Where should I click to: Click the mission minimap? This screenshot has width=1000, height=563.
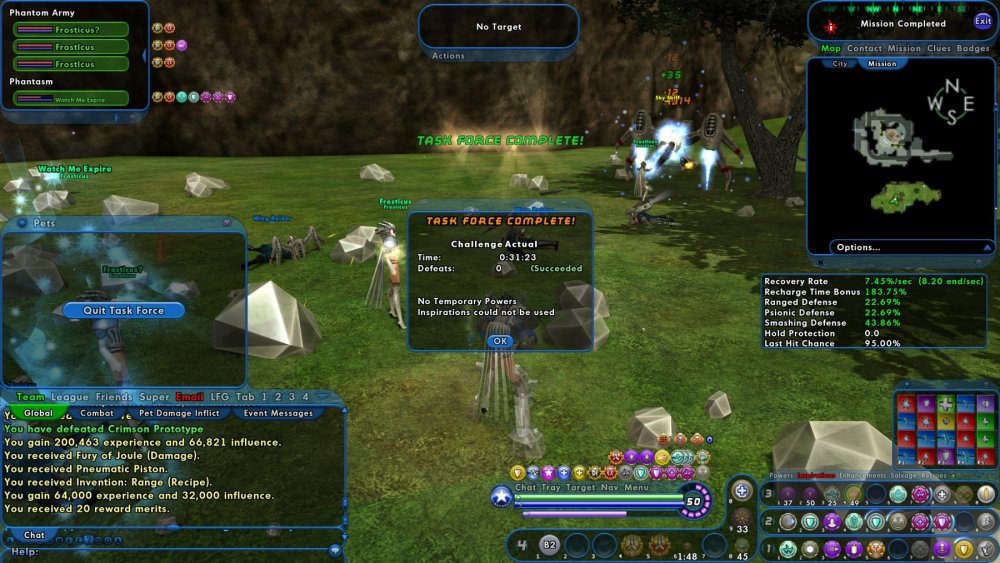point(905,150)
